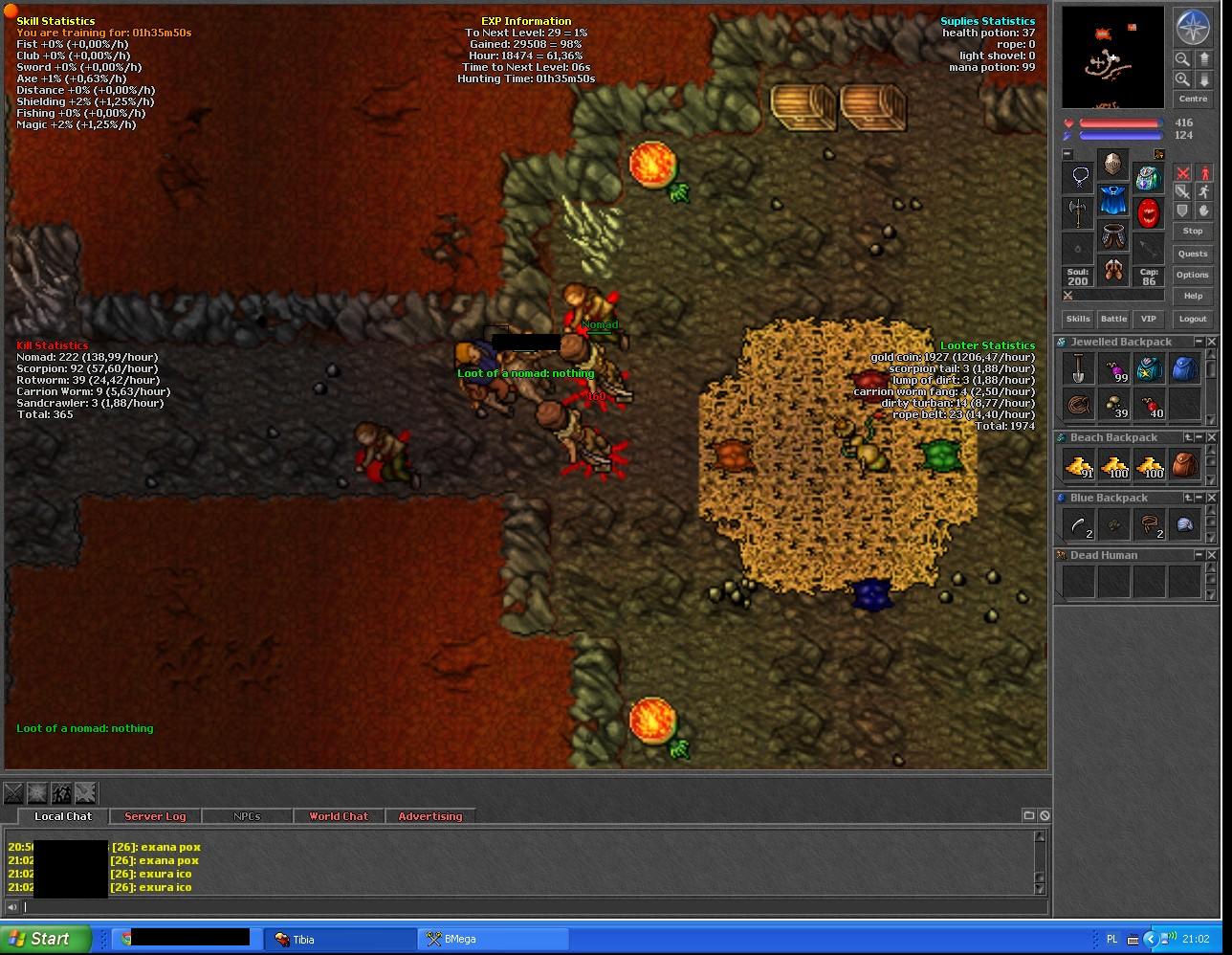
Task: Open the Skills window
Action: [1078, 319]
